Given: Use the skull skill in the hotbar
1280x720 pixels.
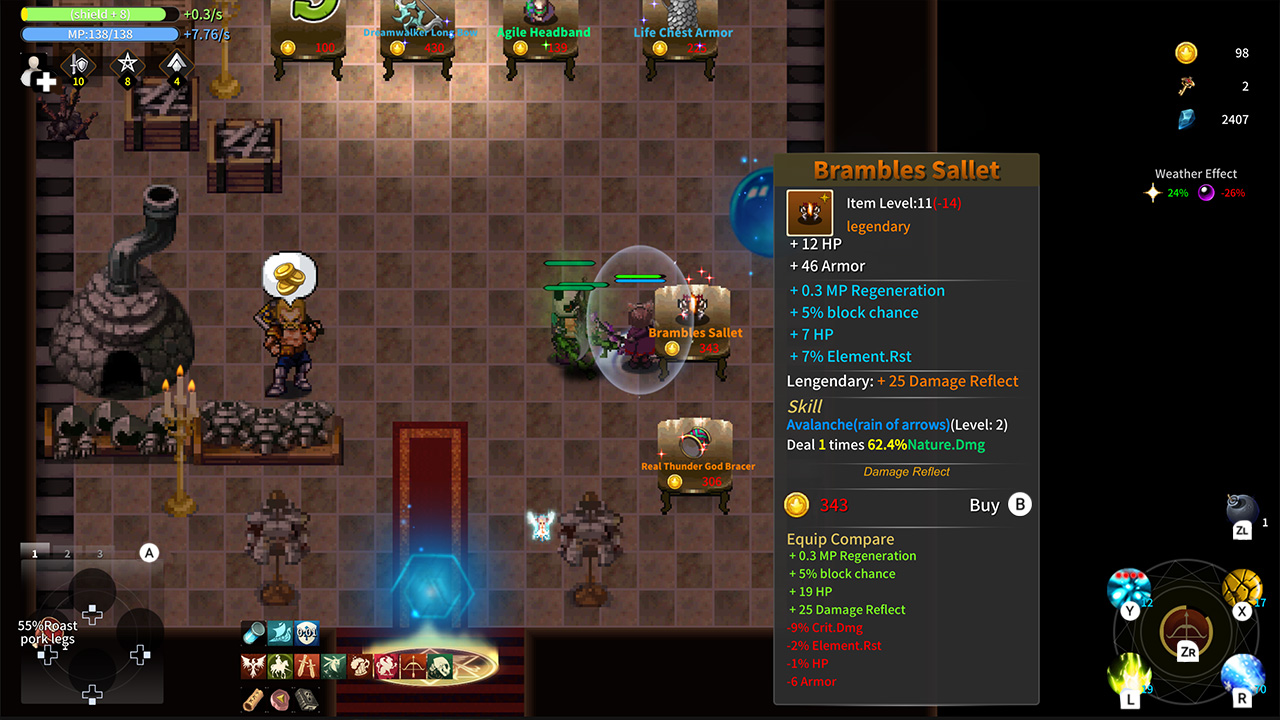Looking at the screenshot, I should coord(440,666).
